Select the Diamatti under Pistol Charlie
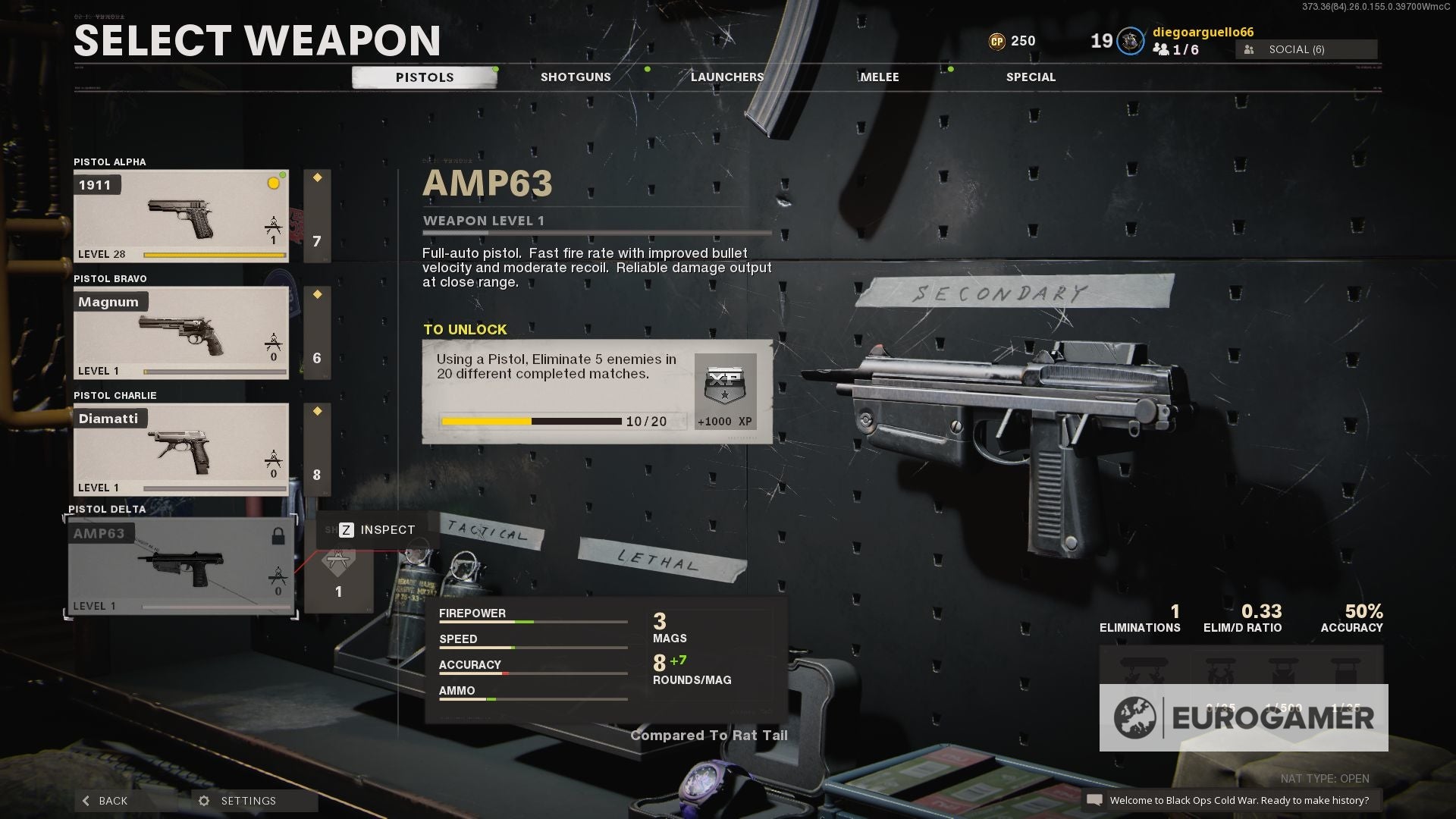This screenshot has width=1456, height=819. point(180,448)
